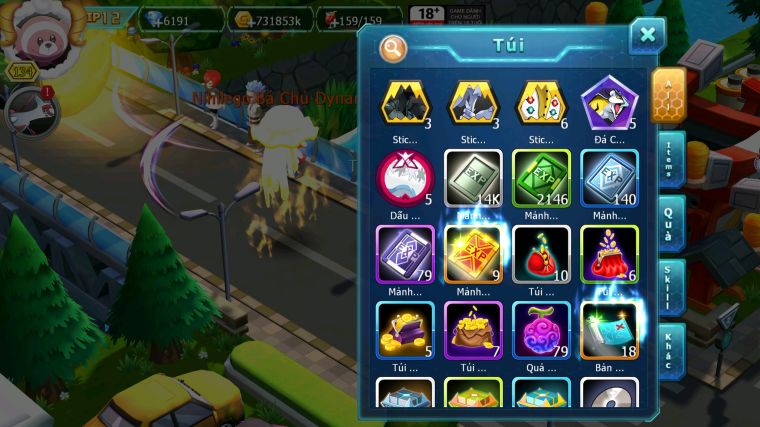This screenshot has height=427, width=760.
Task: Select the purple card item with 79
Action: click(x=405, y=253)
